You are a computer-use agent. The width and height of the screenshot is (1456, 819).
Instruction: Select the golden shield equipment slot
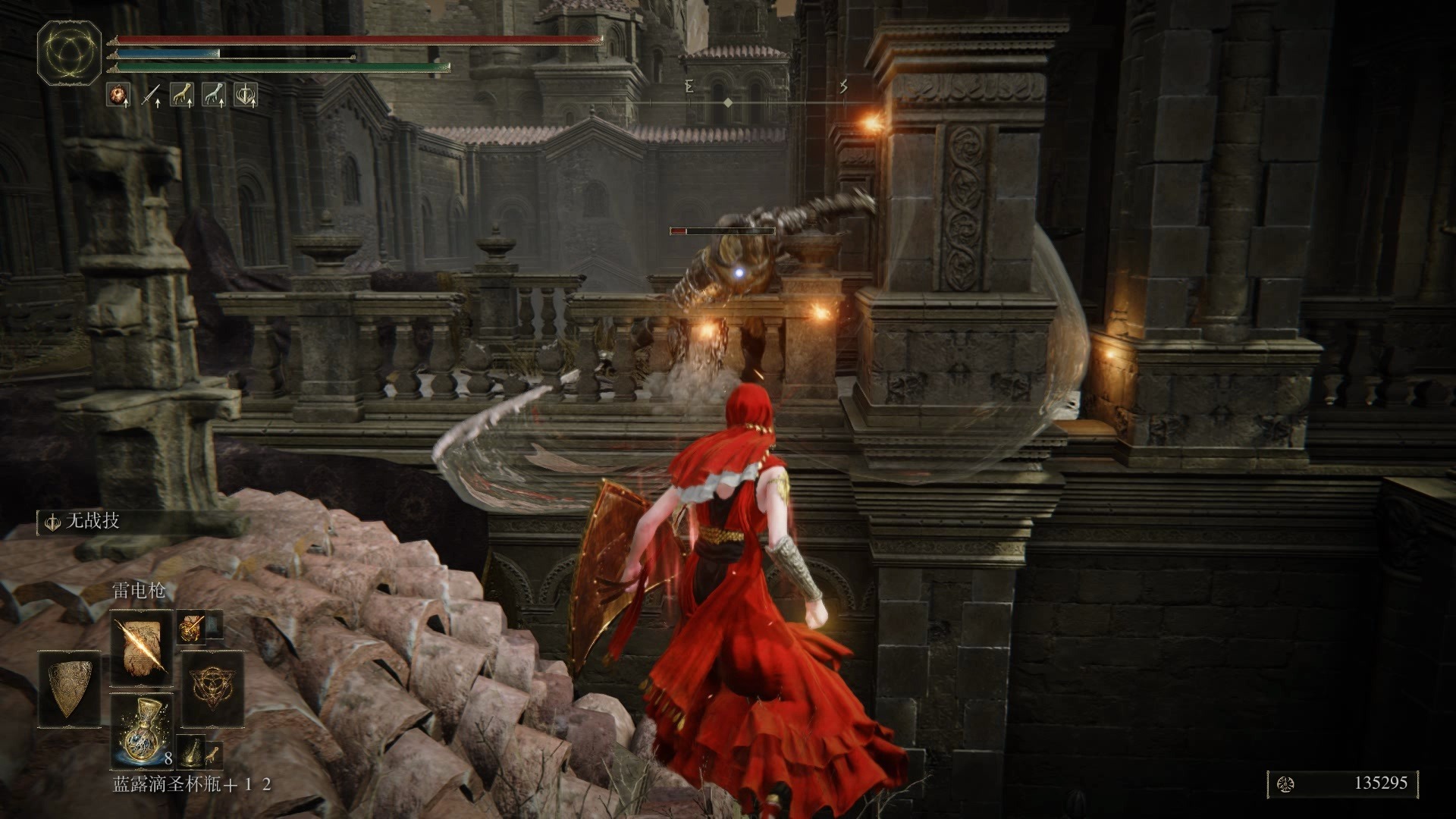70,688
